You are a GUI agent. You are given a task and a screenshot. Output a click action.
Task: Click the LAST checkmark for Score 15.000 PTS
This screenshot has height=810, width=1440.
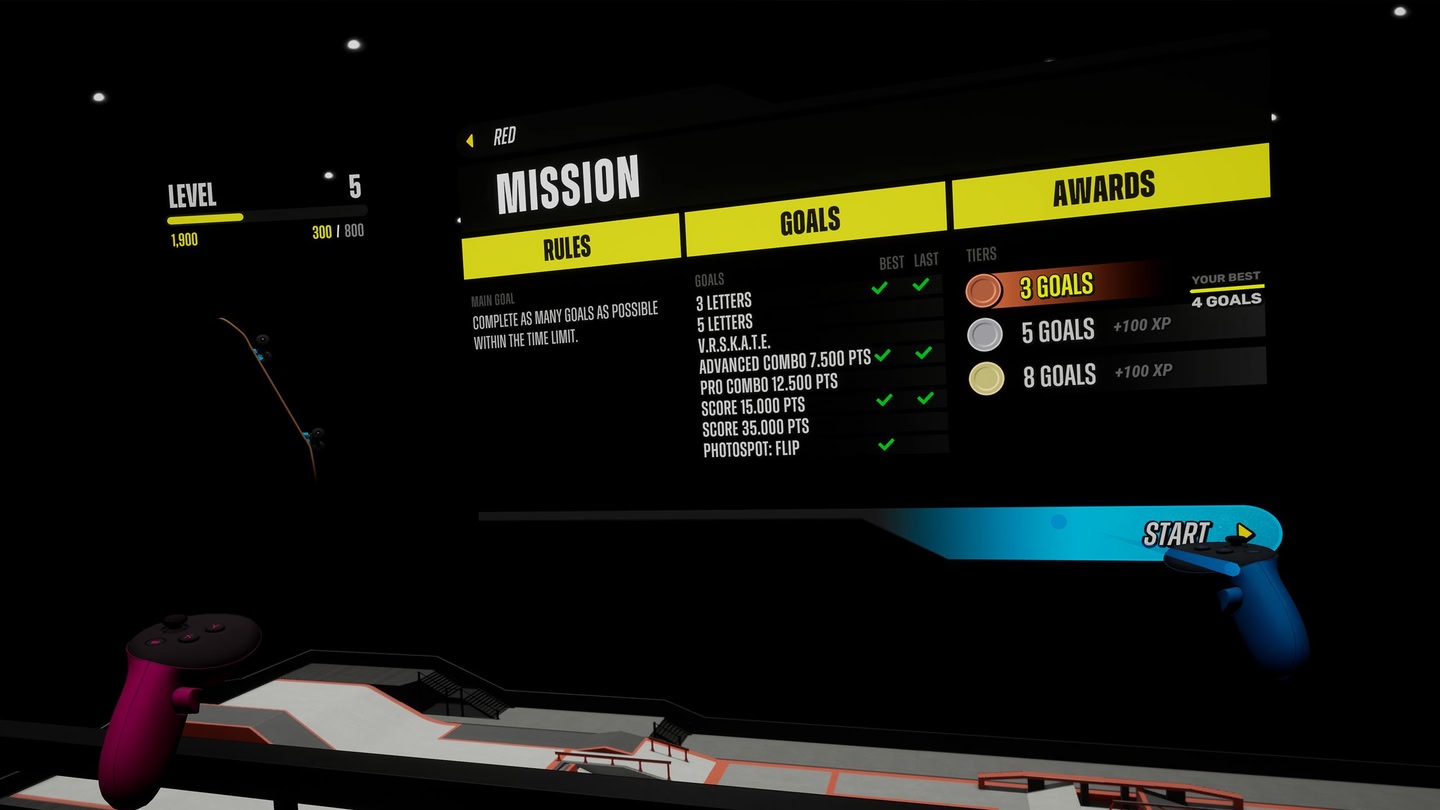pyautogui.click(x=923, y=398)
